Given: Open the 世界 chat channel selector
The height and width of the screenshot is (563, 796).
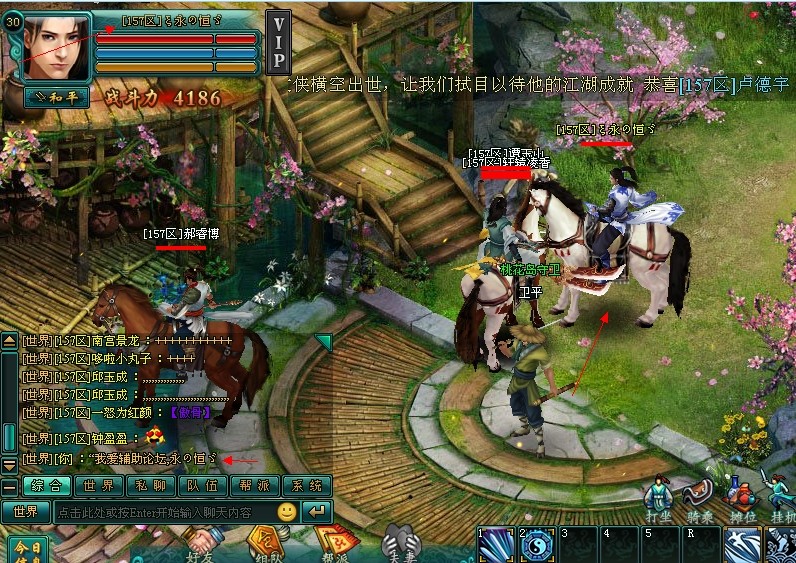Looking at the screenshot, I should click(25, 511).
